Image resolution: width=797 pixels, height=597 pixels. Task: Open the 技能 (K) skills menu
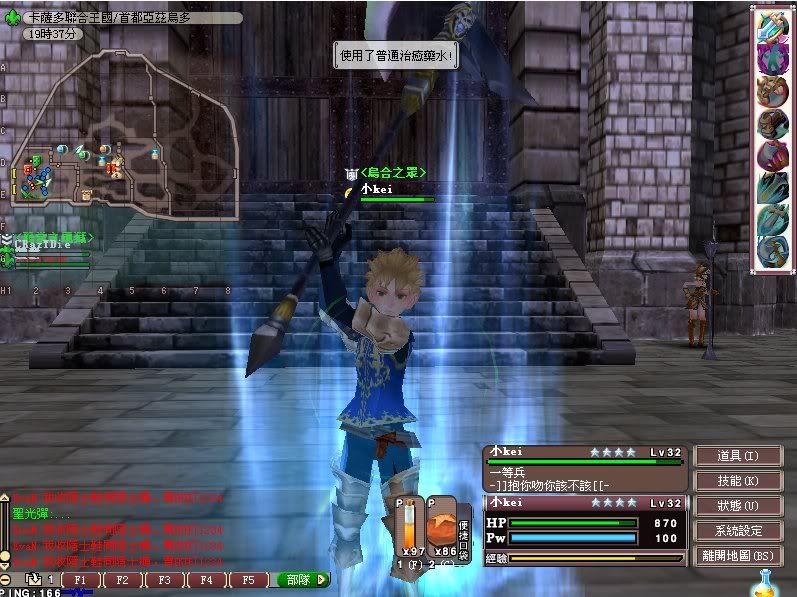737,481
